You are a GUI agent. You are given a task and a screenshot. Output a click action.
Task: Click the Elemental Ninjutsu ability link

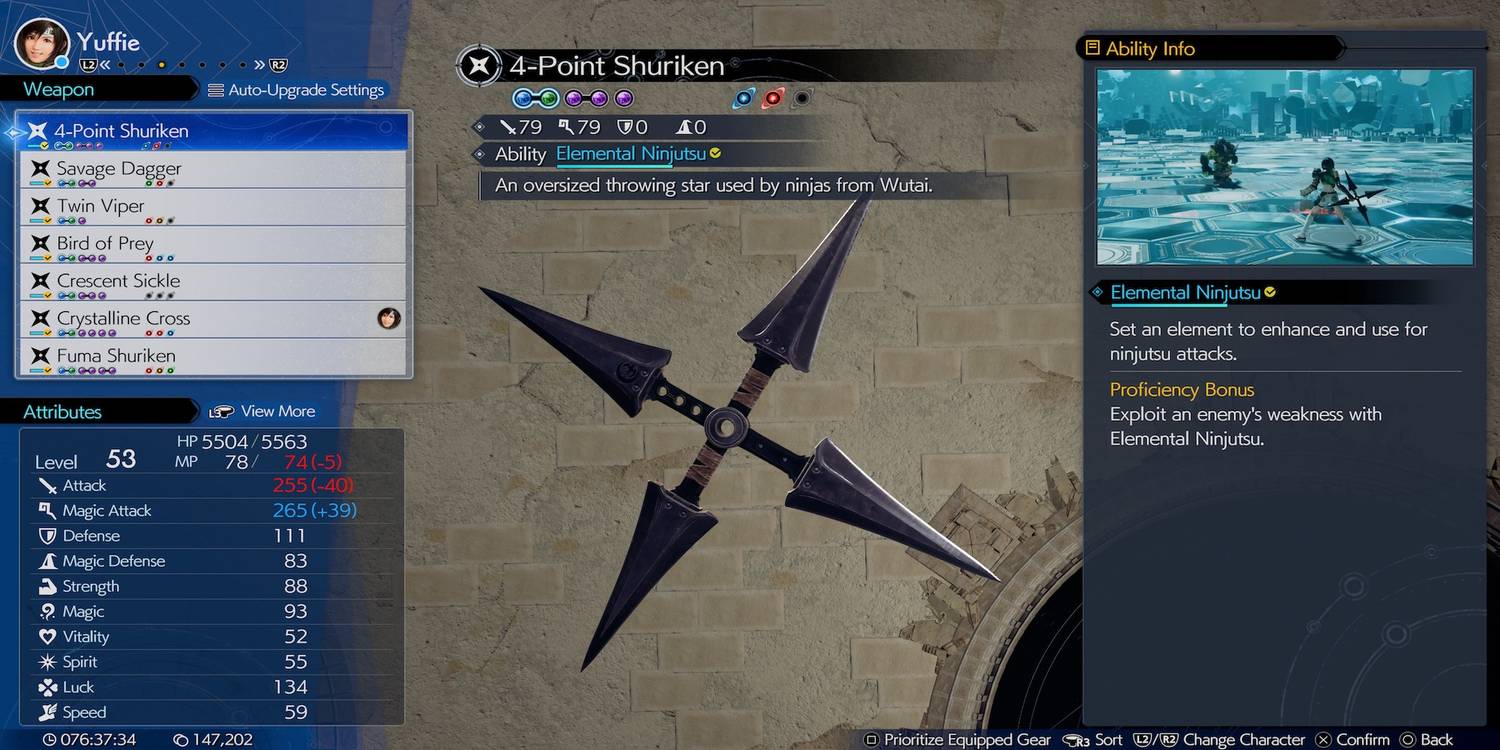point(631,154)
